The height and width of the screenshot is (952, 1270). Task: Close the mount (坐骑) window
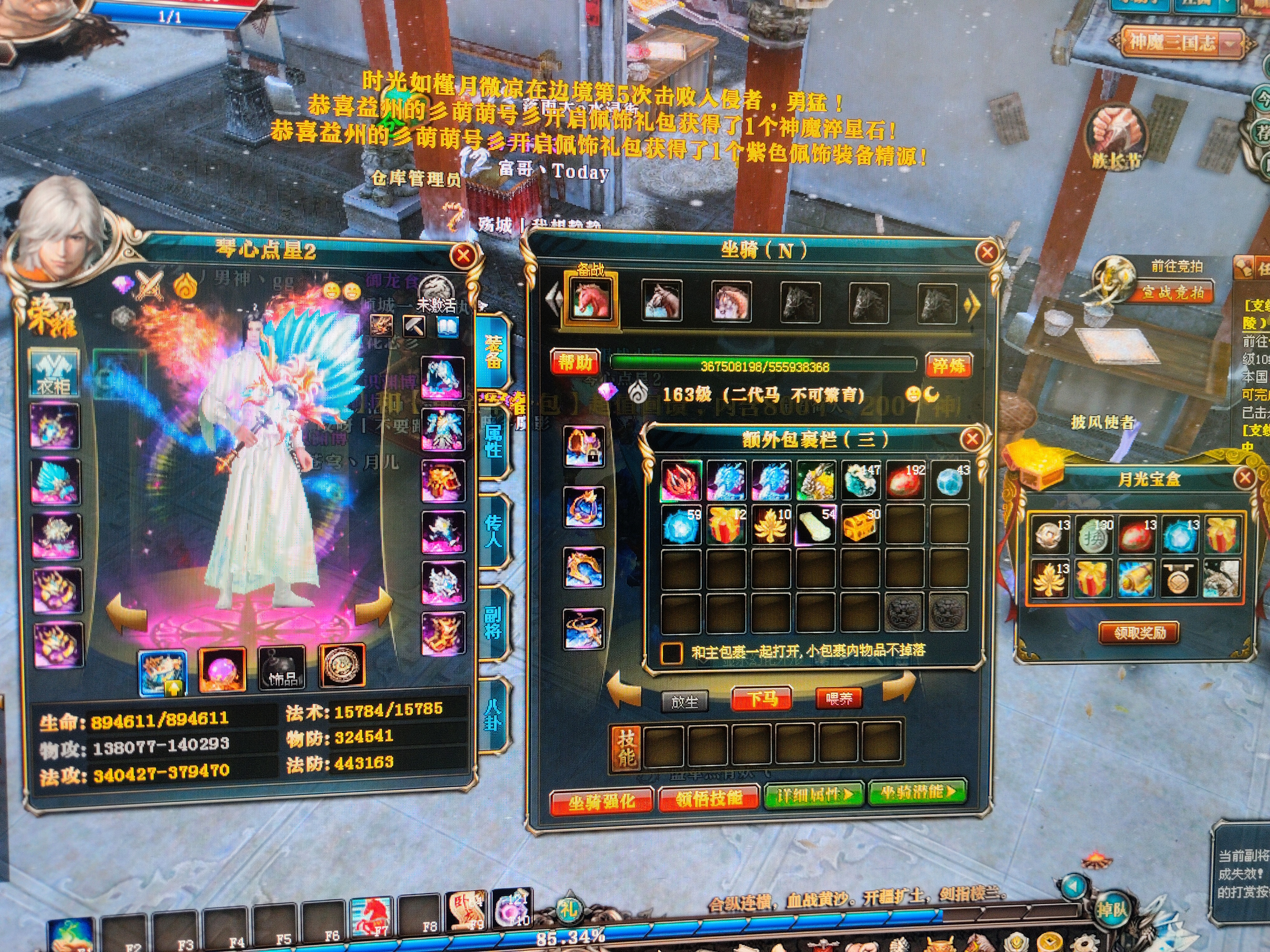987,253
